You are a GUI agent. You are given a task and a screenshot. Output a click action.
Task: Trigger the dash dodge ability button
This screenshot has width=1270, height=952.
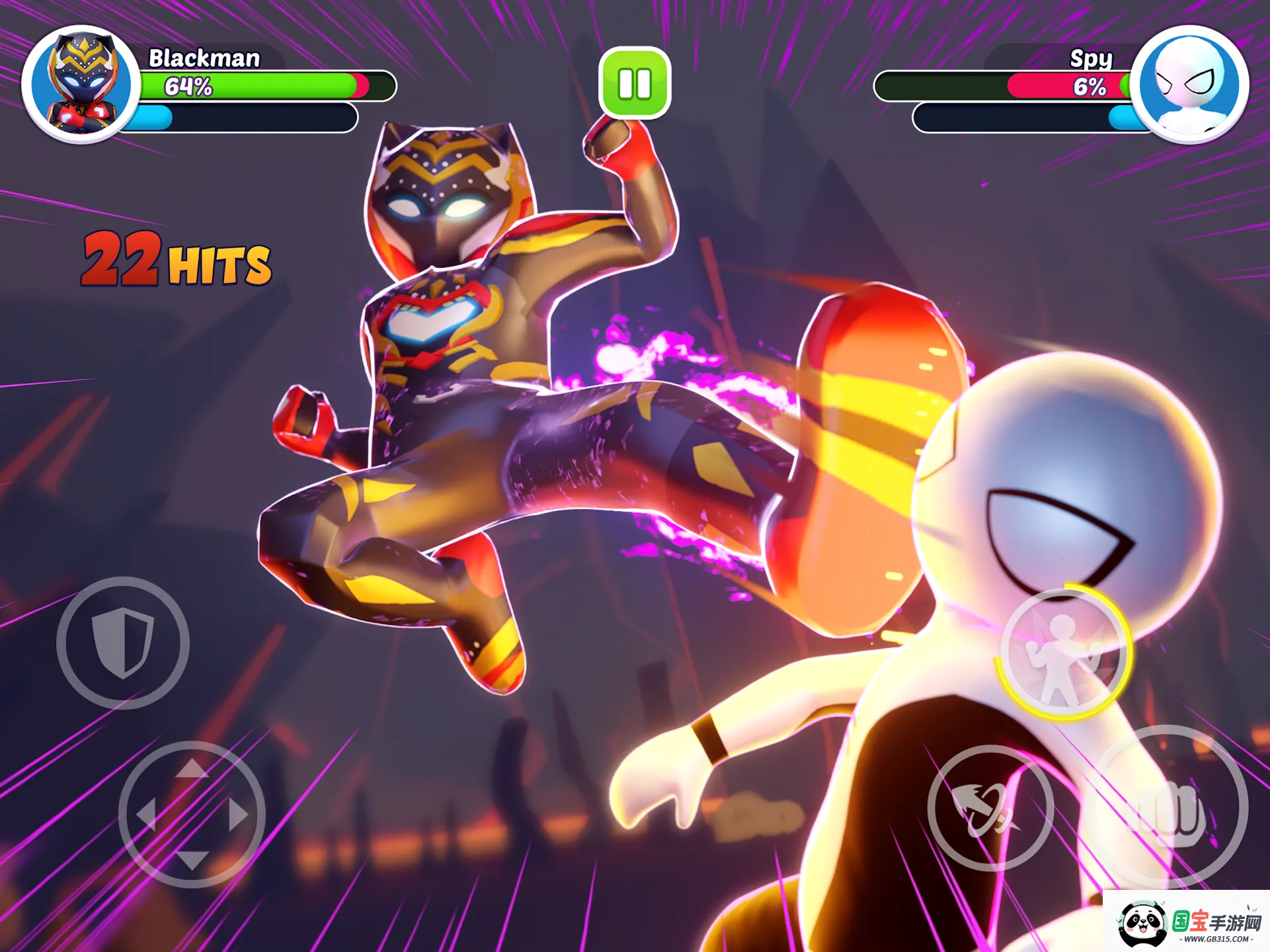(990, 807)
